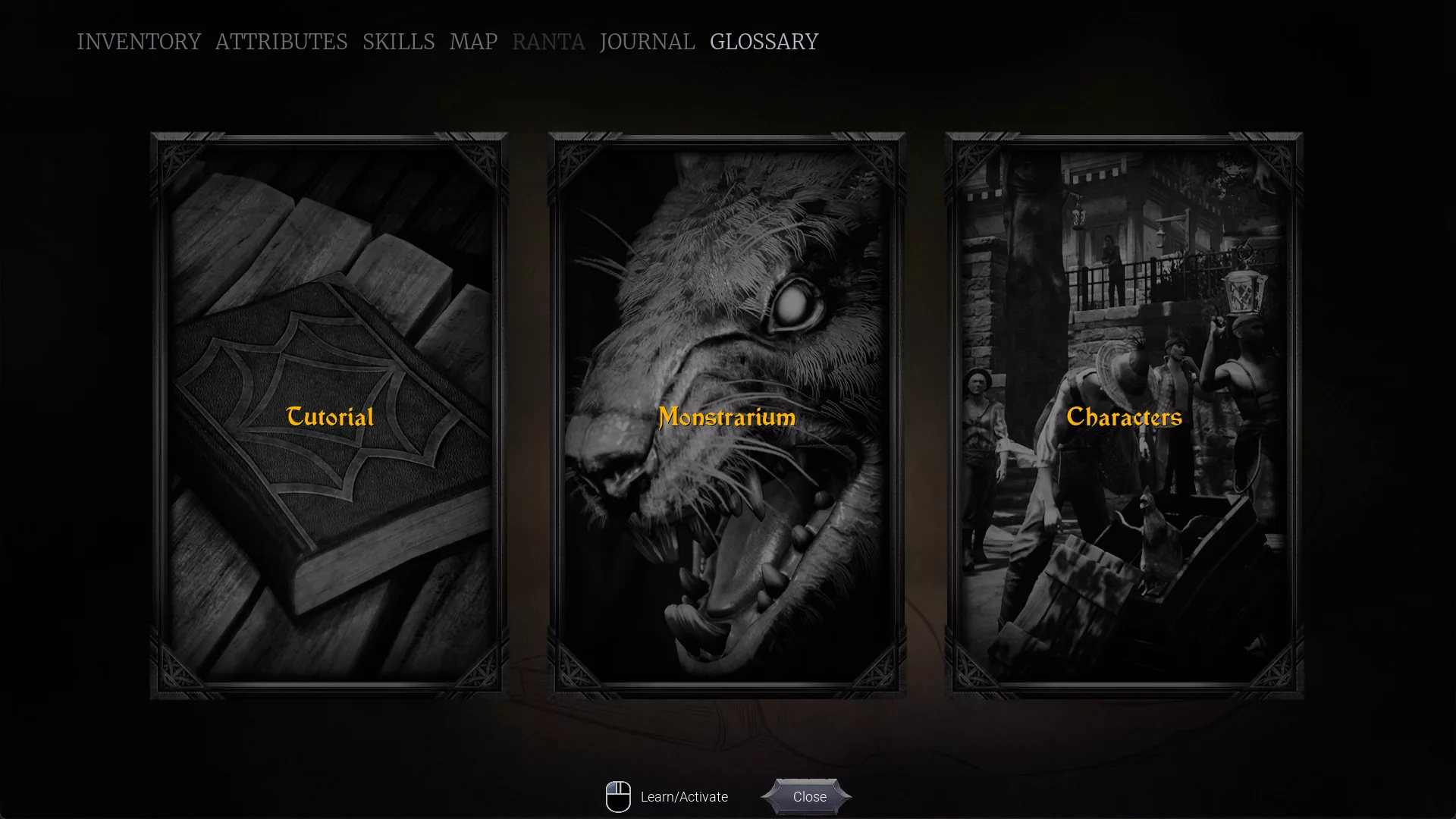Open the Tutorial glossary card
This screenshot has width=1456, height=819.
pos(330,416)
